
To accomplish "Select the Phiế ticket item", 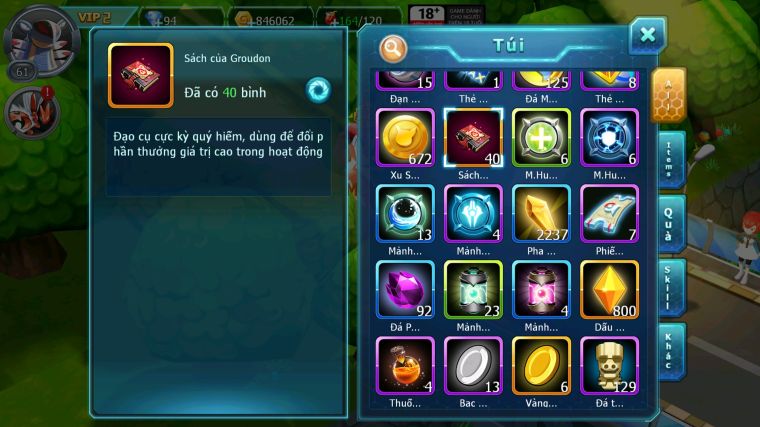I will [609, 214].
